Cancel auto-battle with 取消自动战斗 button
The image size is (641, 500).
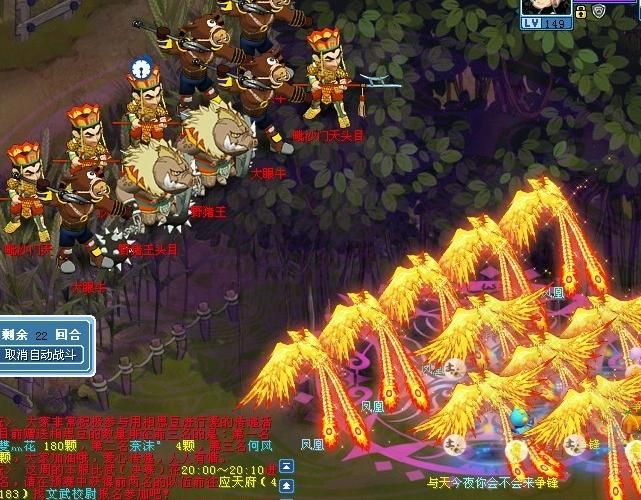pos(40,354)
